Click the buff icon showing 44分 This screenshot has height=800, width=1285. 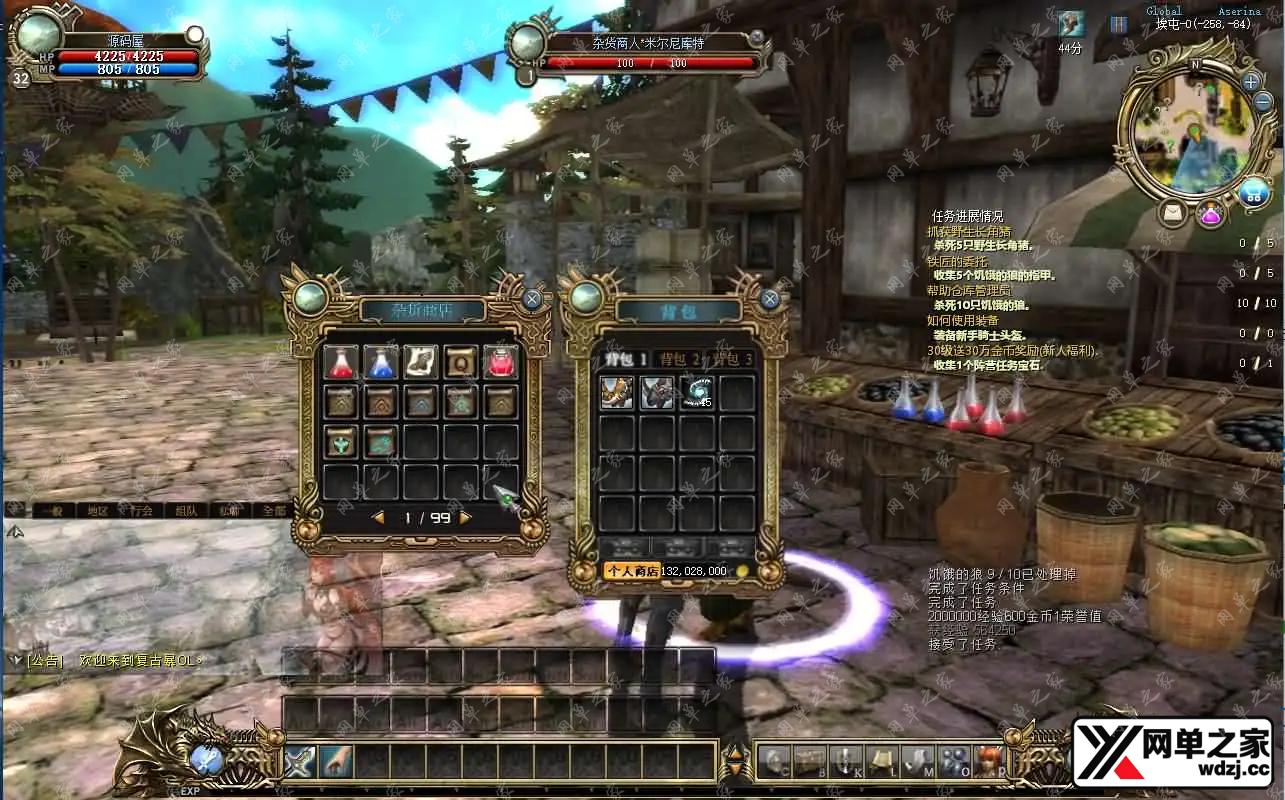[x=1071, y=24]
